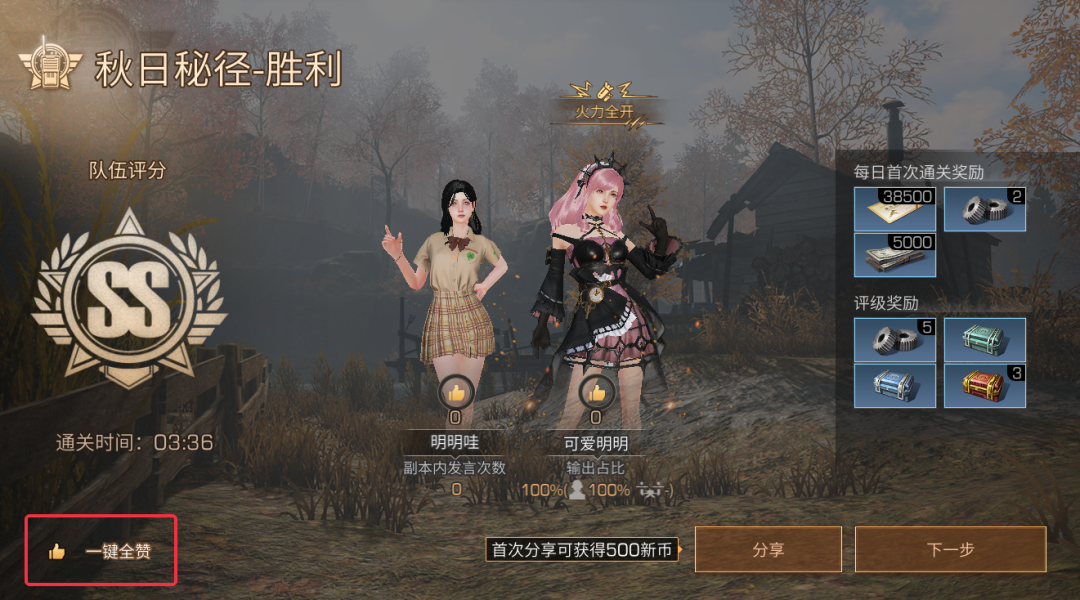Select the blue crate reward
1080x600 pixels.
pos(895,385)
